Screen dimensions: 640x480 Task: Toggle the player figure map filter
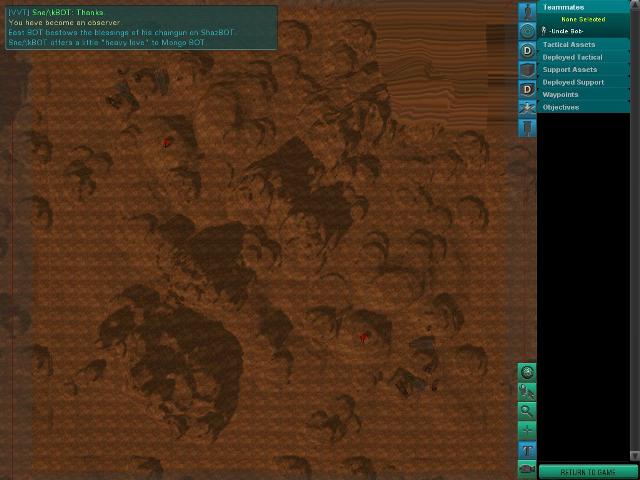(527, 11)
